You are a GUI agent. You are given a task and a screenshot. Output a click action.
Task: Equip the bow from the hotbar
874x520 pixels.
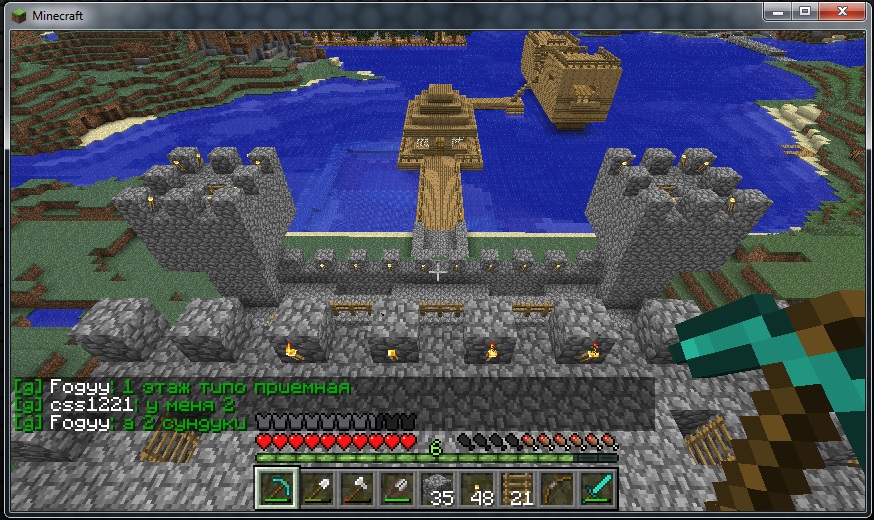click(555, 488)
